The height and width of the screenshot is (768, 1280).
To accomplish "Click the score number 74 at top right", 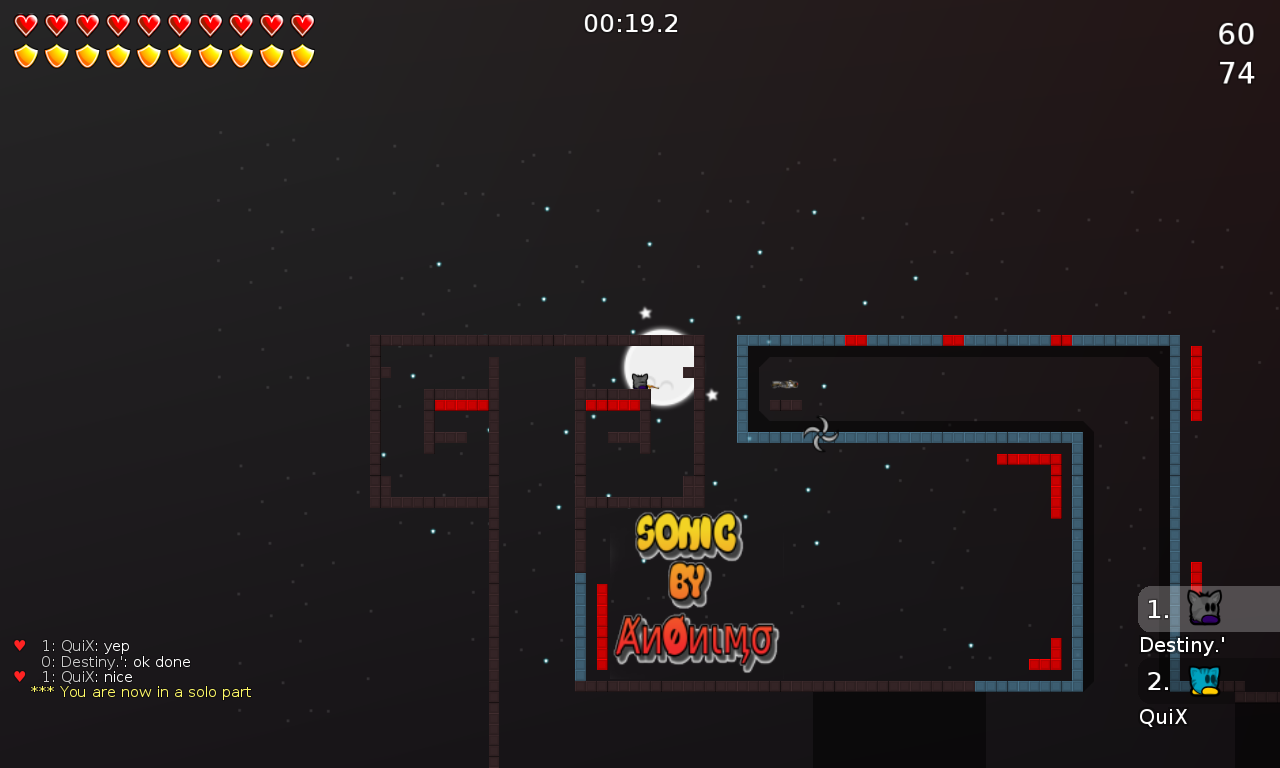I will click(x=1236, y=71).
